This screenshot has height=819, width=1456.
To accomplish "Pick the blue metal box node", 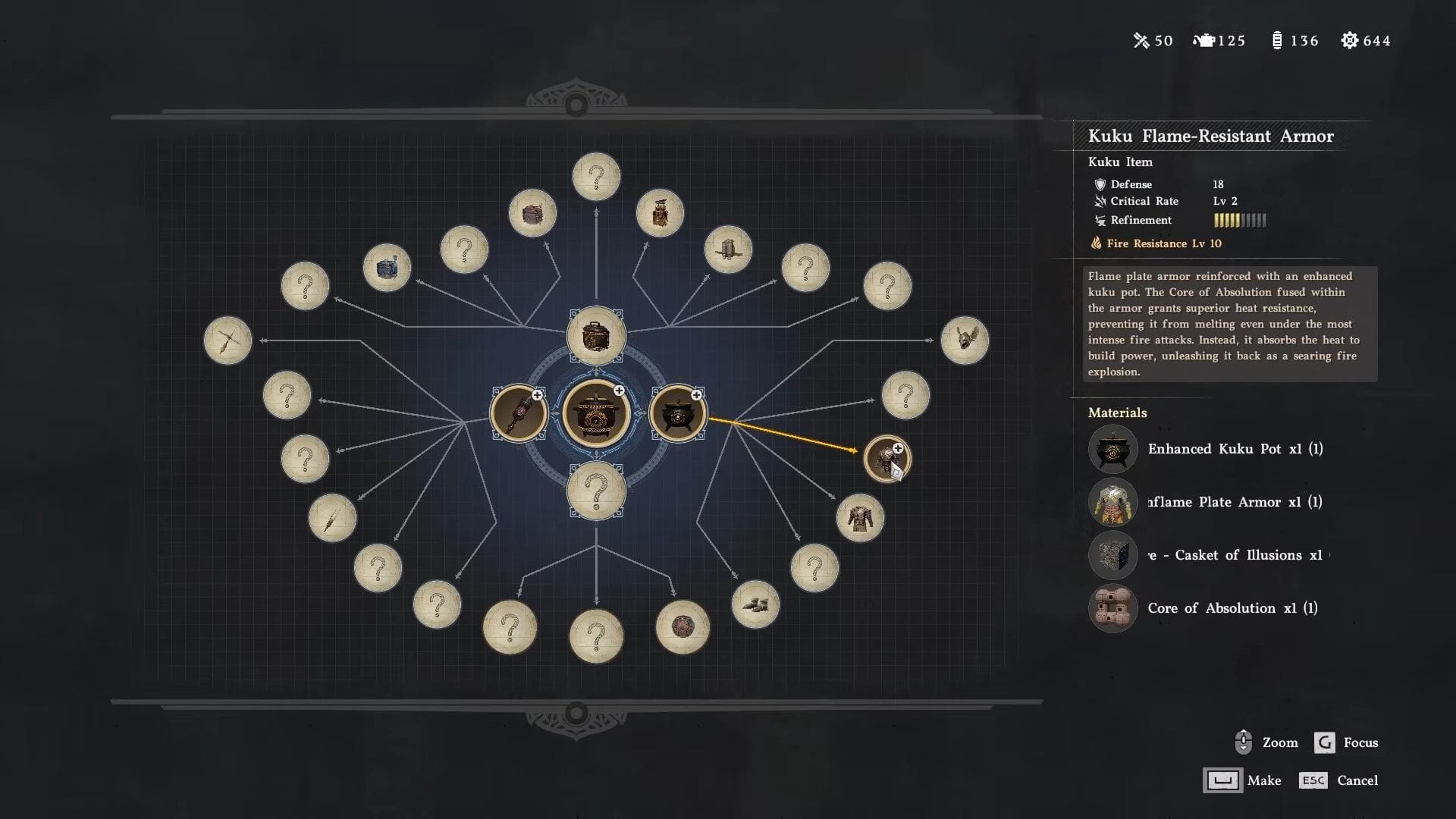I will (x=387, y=268).
